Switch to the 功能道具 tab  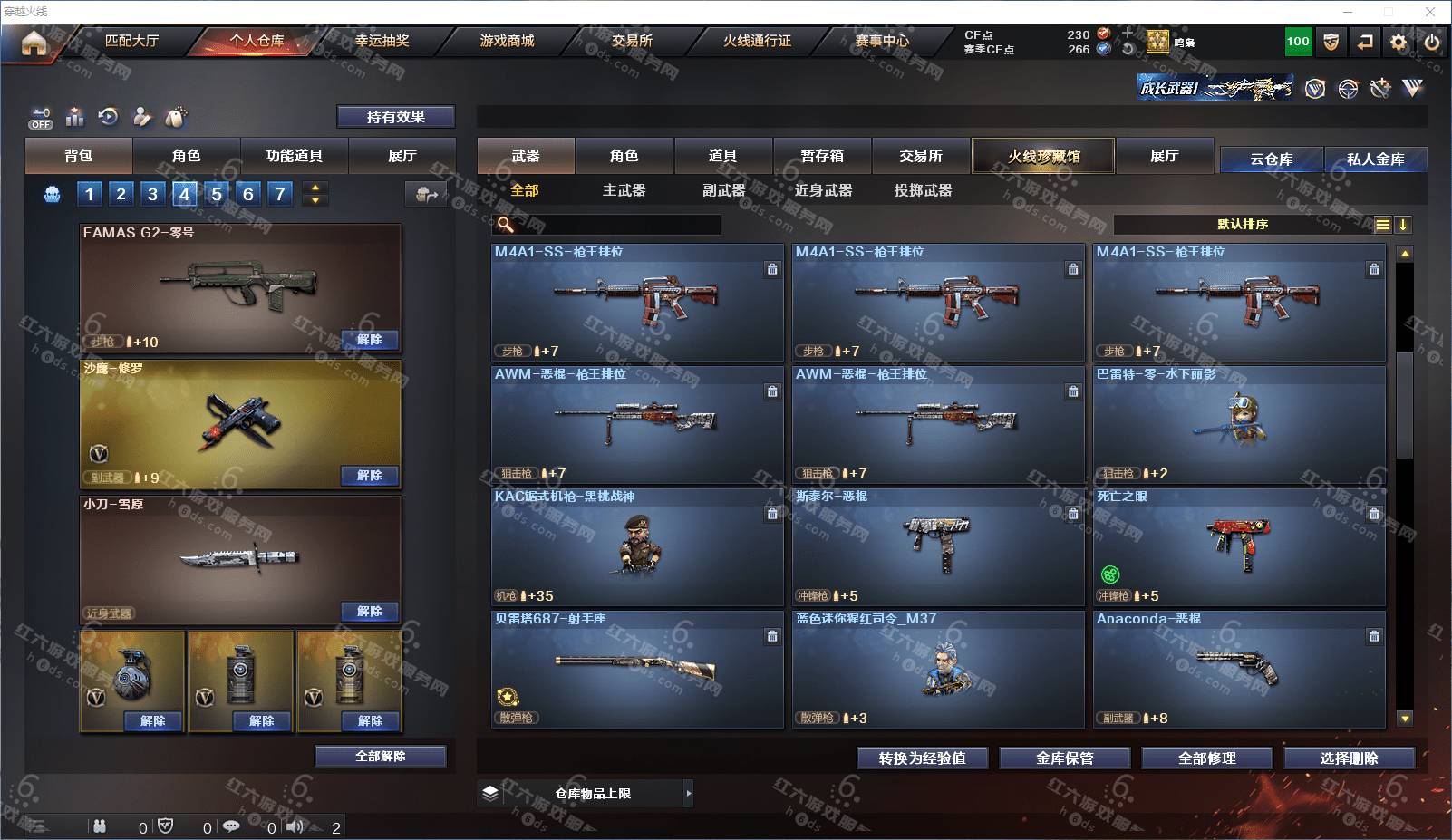pos(294,156)
